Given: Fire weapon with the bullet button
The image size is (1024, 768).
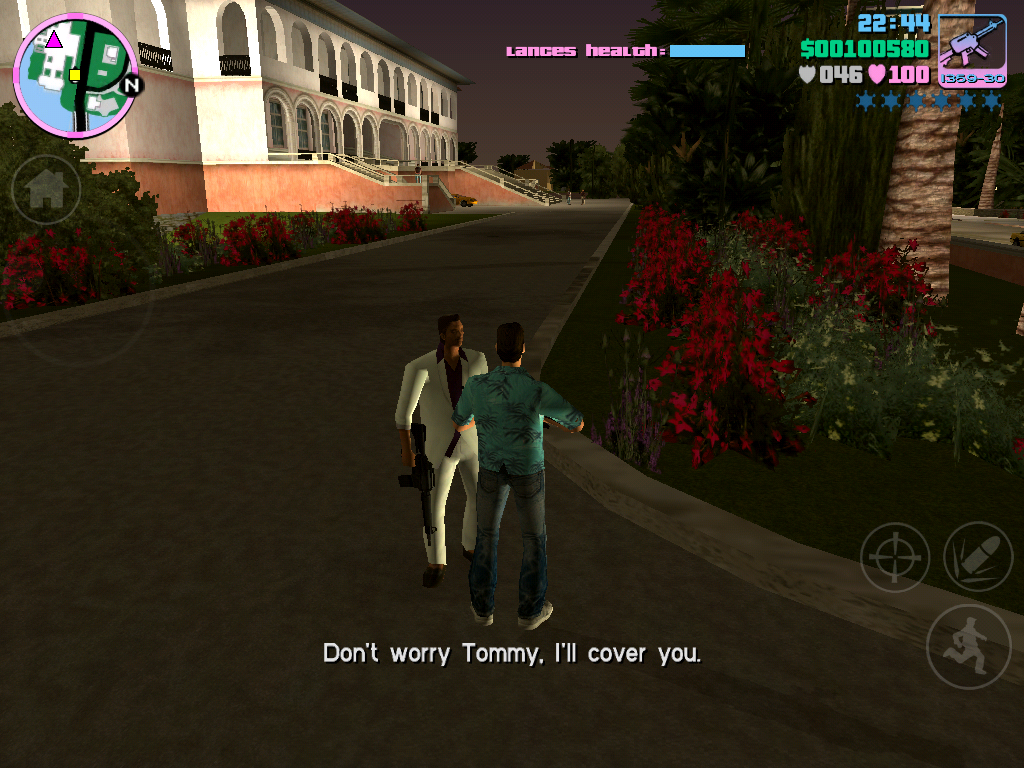Looking at the screenshot, I should tap(977, 557).
